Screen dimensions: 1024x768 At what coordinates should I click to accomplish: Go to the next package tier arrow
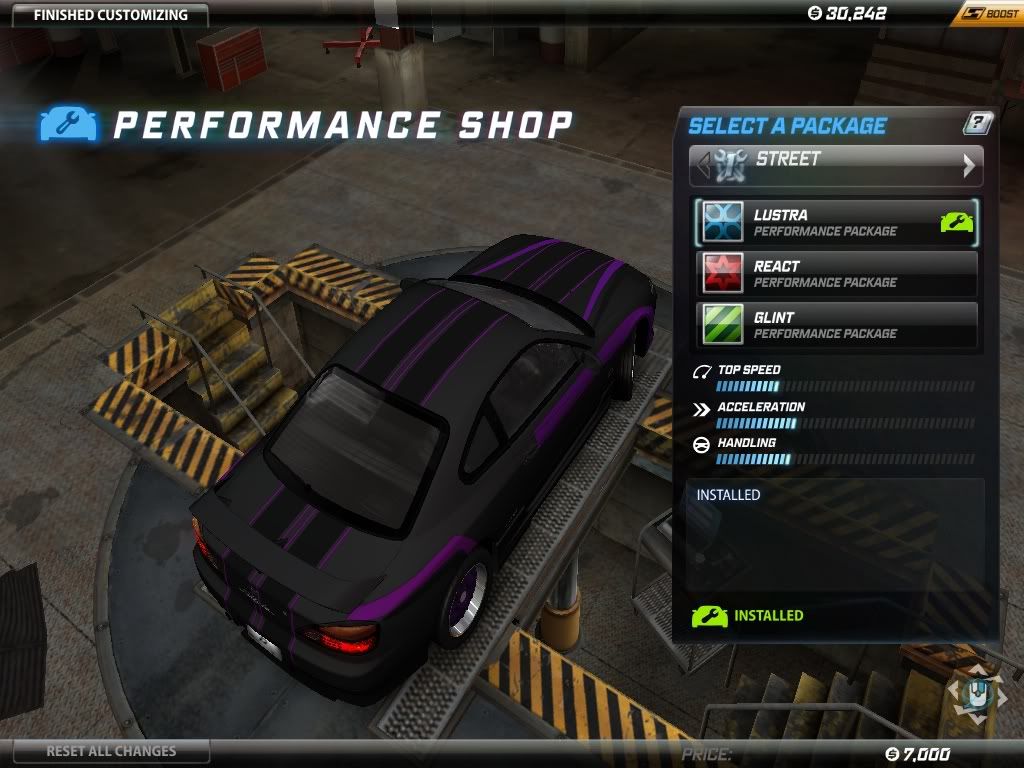coord(968,166)
